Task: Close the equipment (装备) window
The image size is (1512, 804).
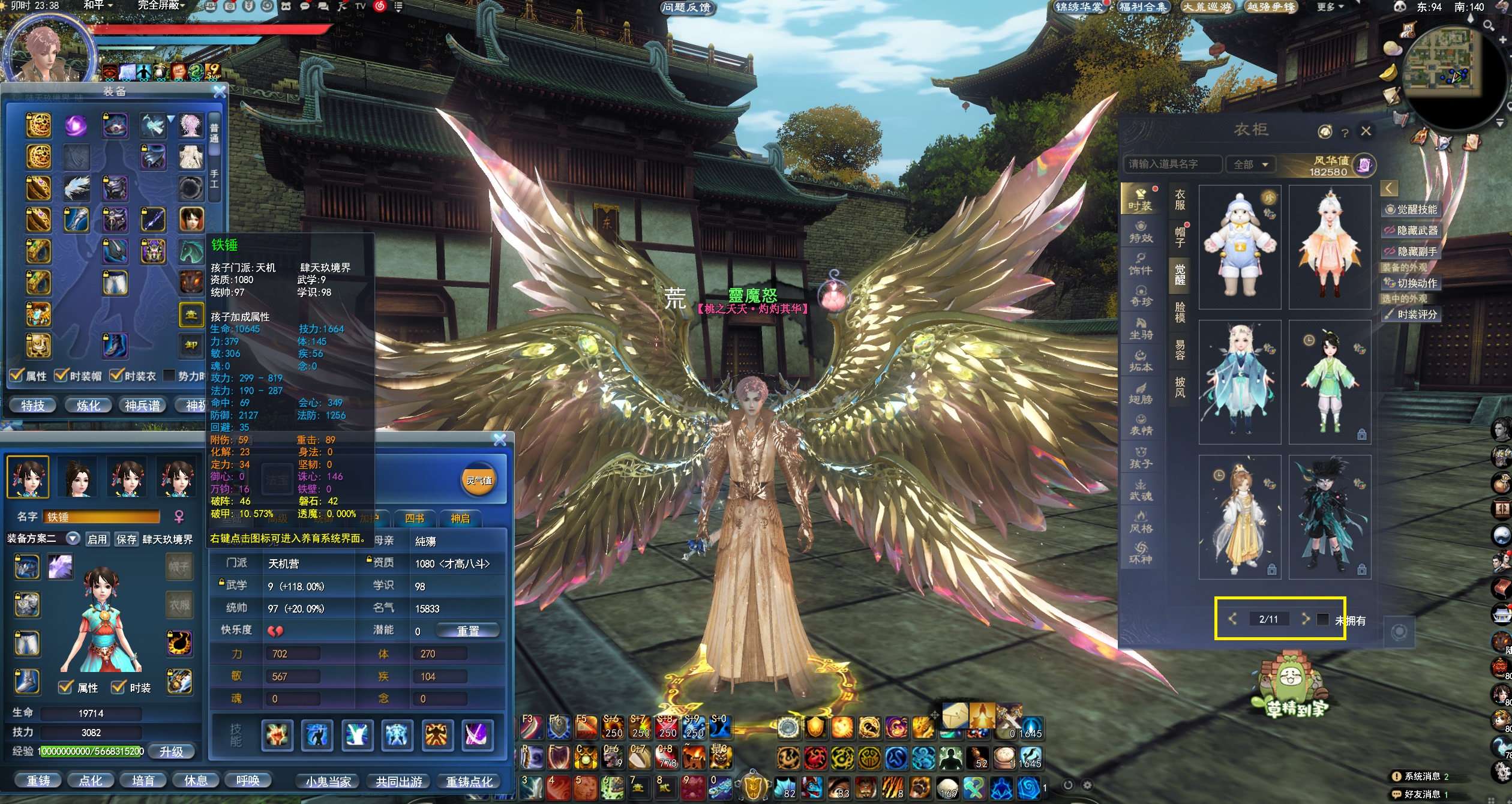Action: [x=220, y=92]
